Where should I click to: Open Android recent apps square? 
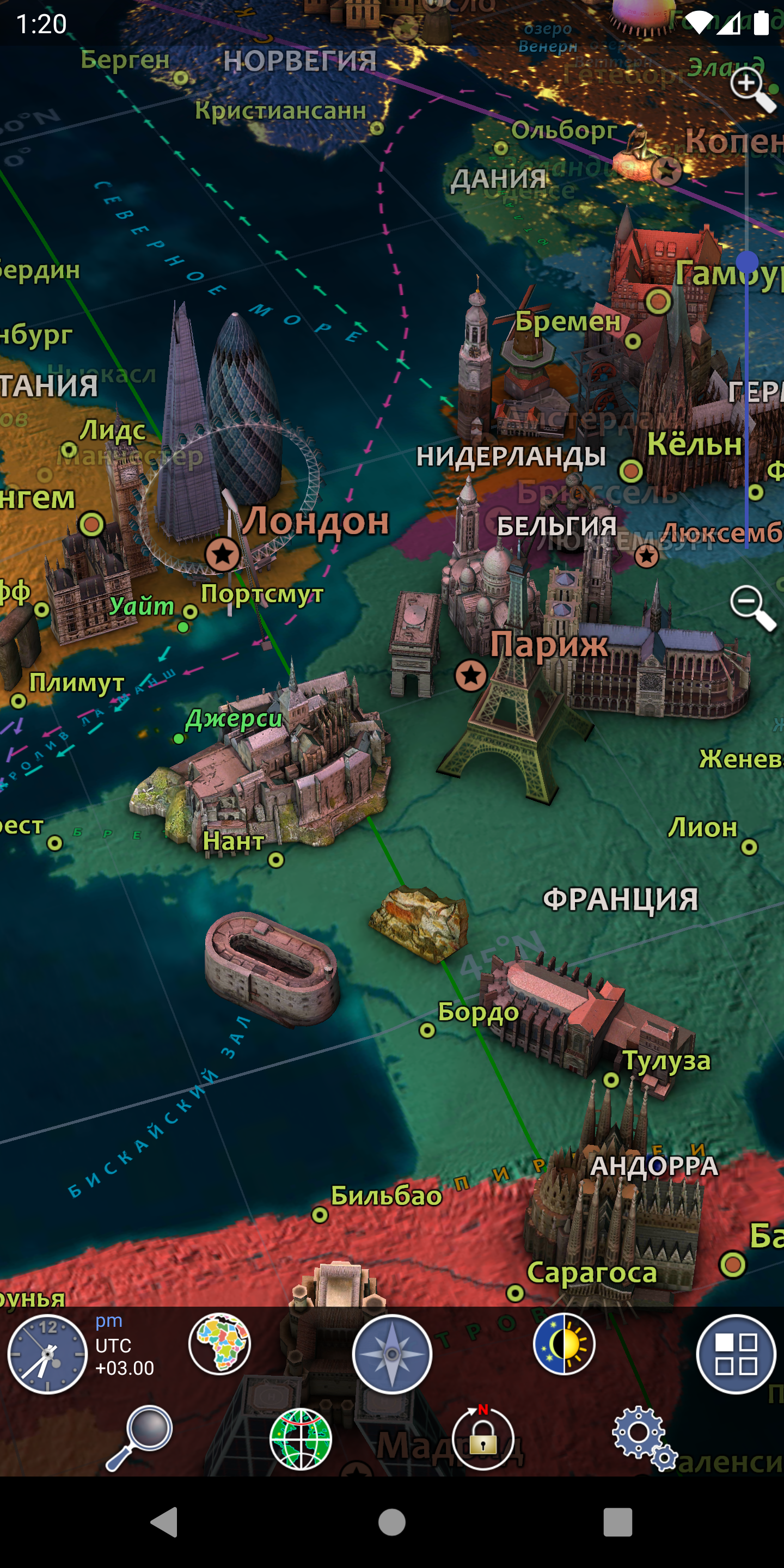click(618, 1522)
